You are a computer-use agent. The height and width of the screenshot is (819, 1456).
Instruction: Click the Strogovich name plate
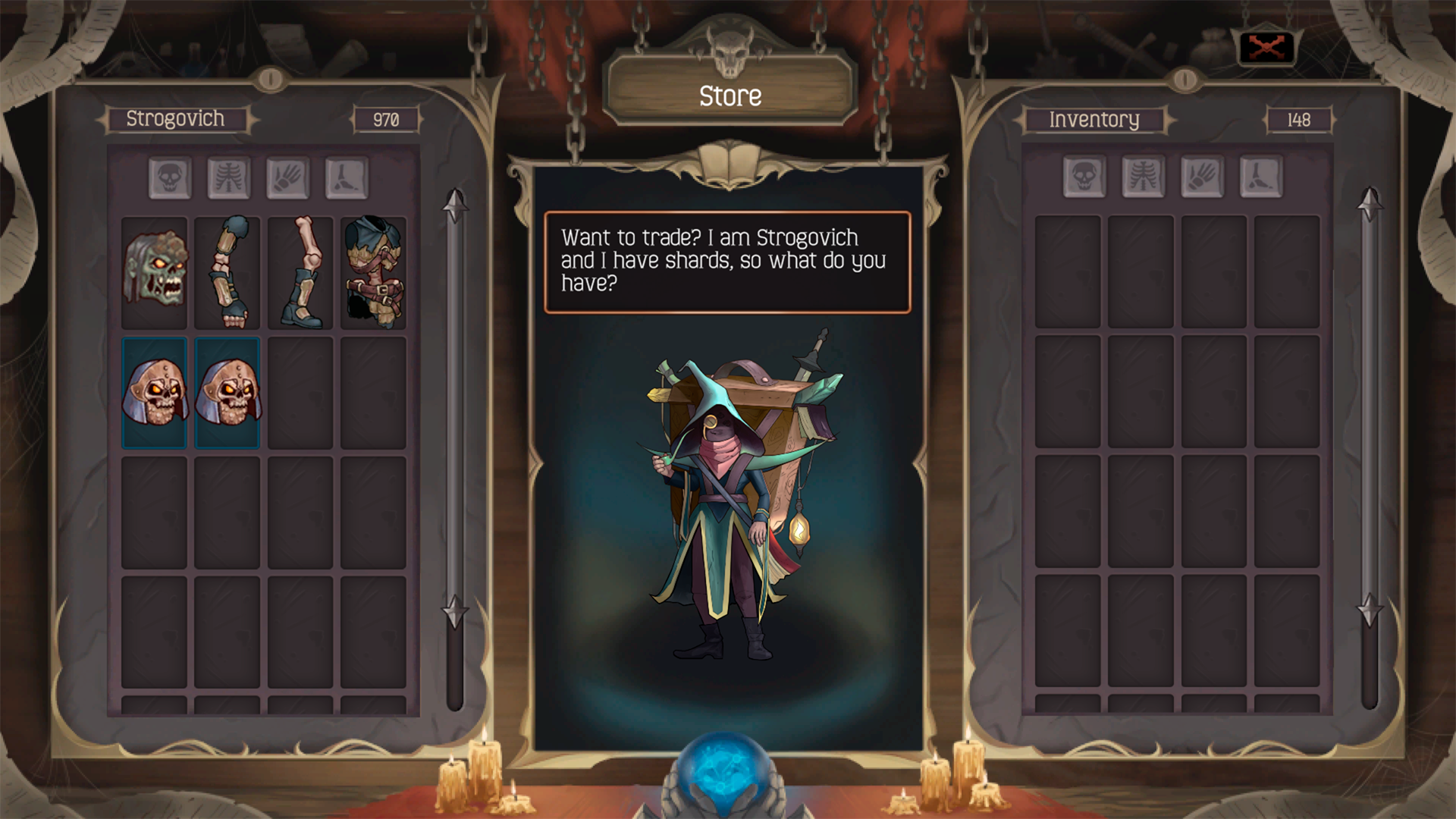pos(176,120)
